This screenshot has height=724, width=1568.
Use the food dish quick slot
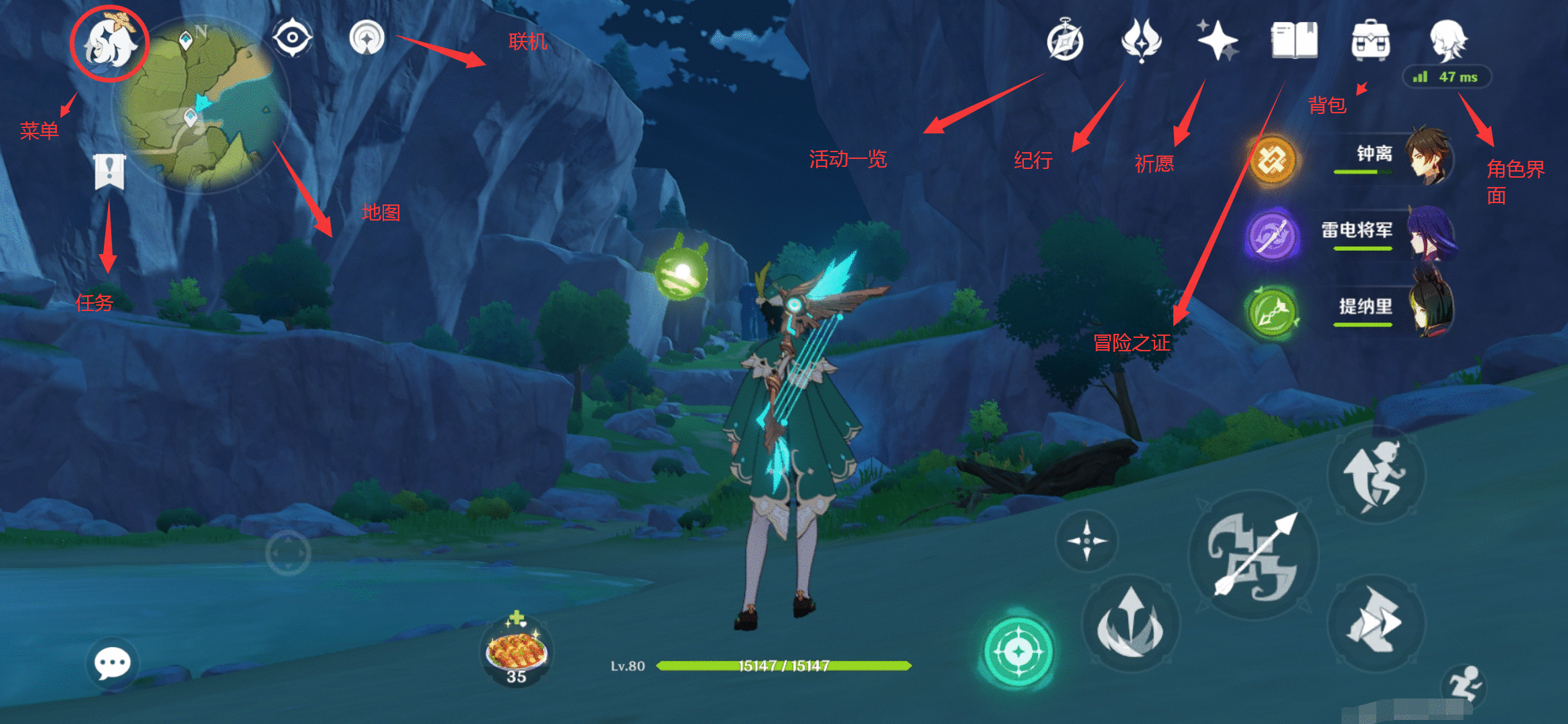[517, 652]
